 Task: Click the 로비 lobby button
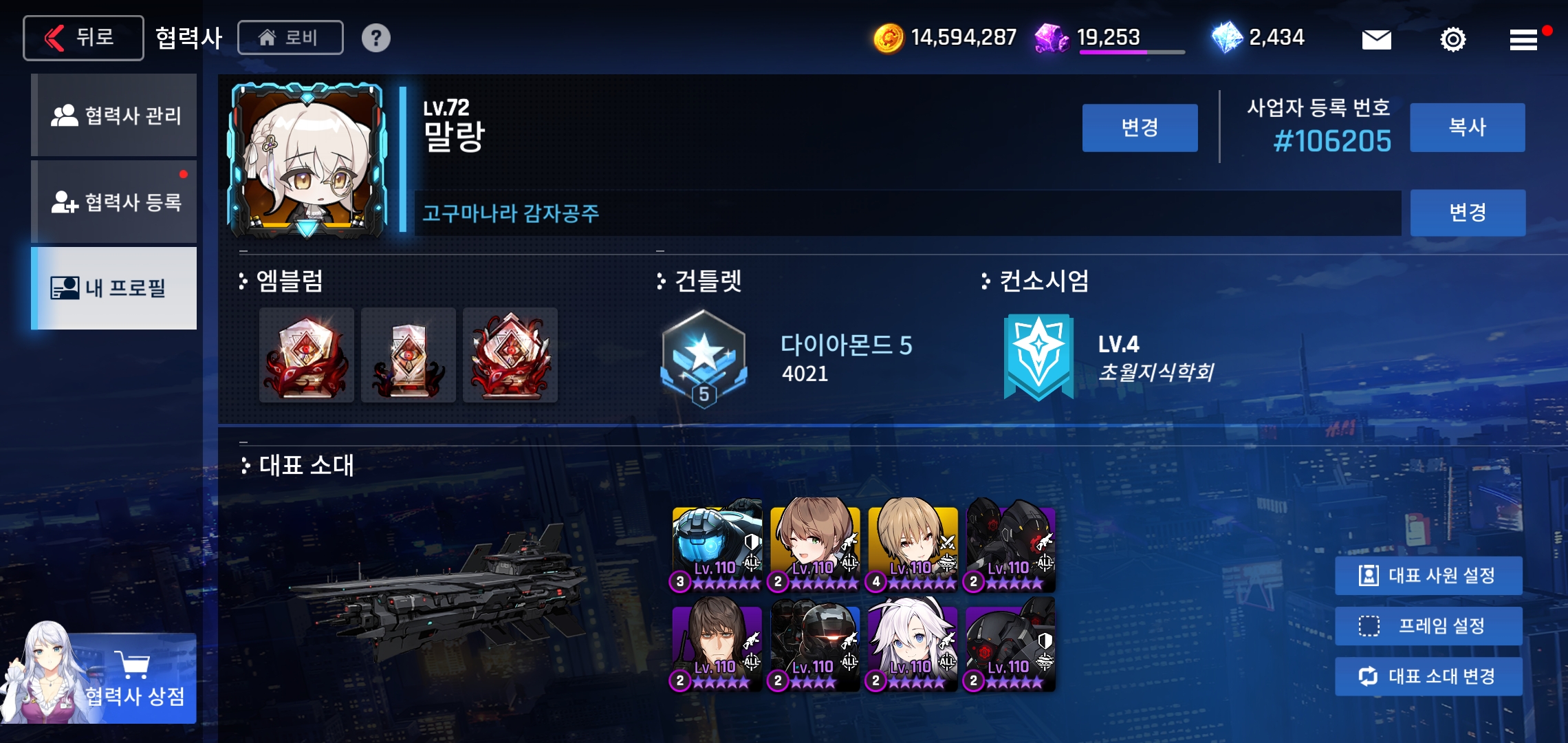point(290,39)
